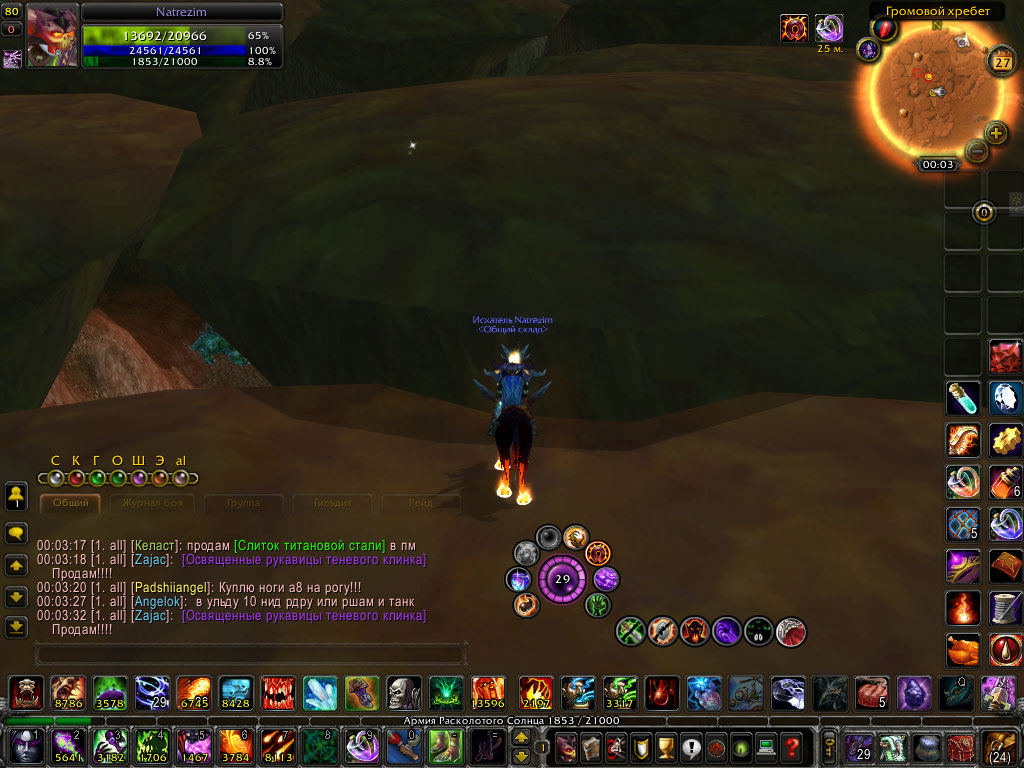Use the white skull ability icon
The image size is (1024, 768).
tap(403, 692)
